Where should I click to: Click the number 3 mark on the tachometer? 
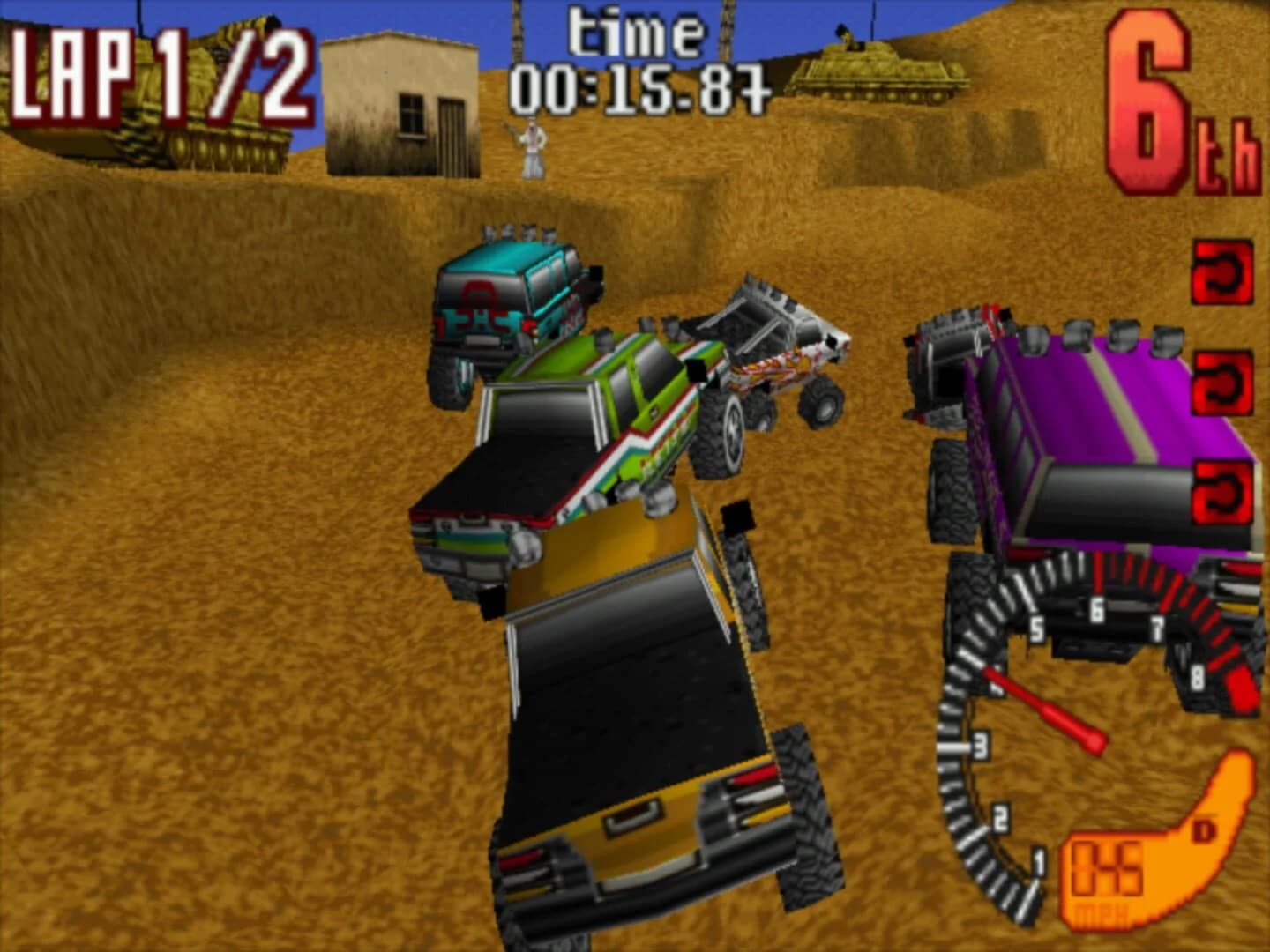point(982,745)
